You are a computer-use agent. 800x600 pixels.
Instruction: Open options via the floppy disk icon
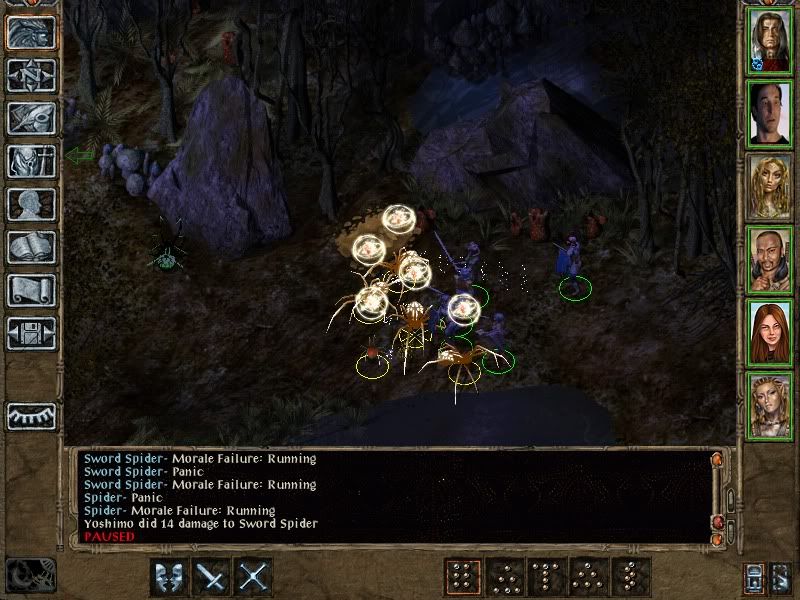[x=31, y=333]
